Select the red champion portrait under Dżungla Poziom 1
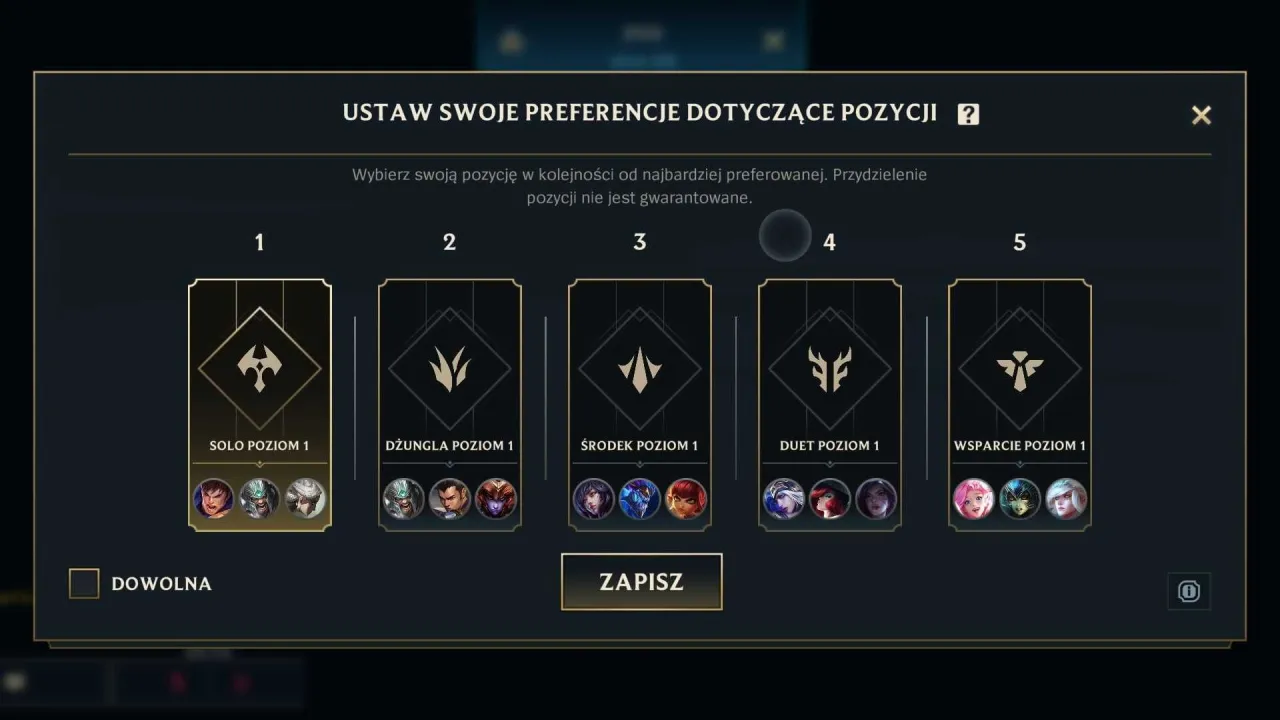The height and width of the screenshot is (720, 1280). point(494,499)
